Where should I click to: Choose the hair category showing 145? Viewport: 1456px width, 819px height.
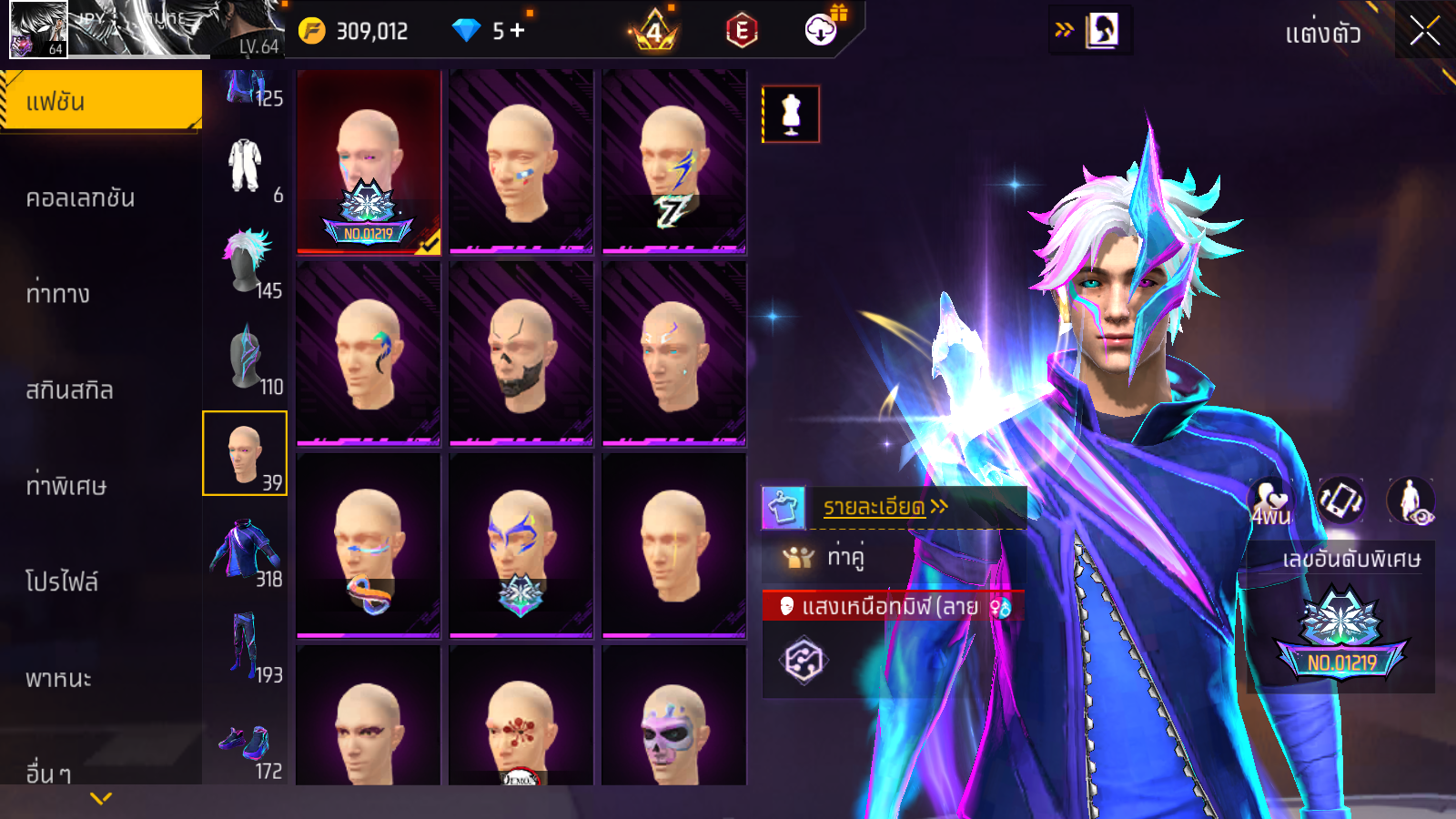(245, 262)
